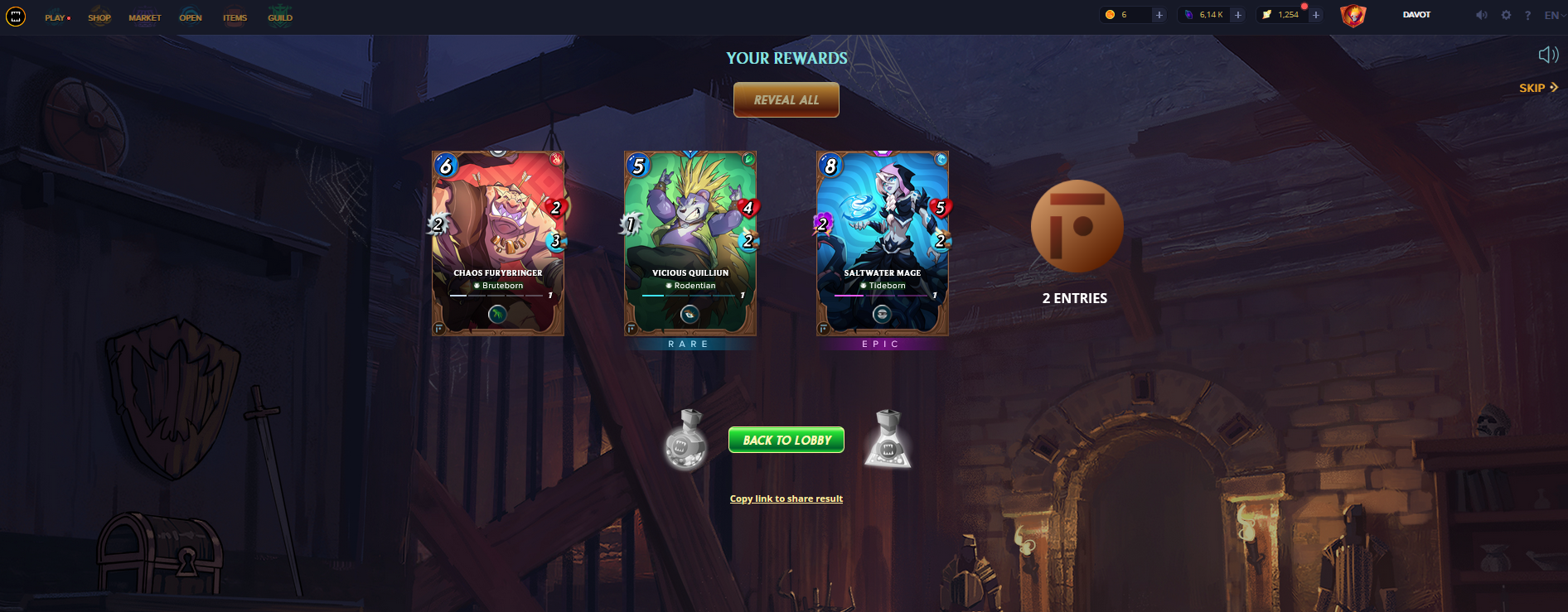Open the settings gear icon
The width and height of the screenshot is (1568, 612).
[x=1506, y=15]
